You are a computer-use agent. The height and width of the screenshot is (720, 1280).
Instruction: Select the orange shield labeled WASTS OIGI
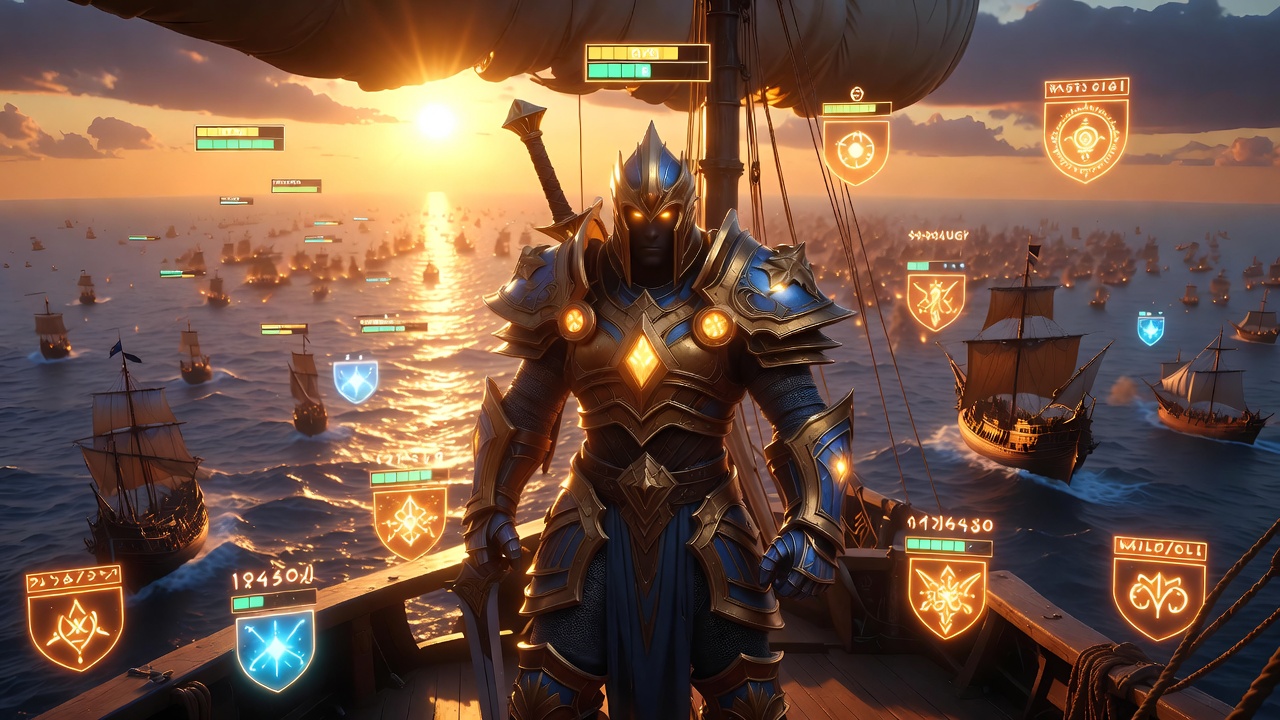1085,138
